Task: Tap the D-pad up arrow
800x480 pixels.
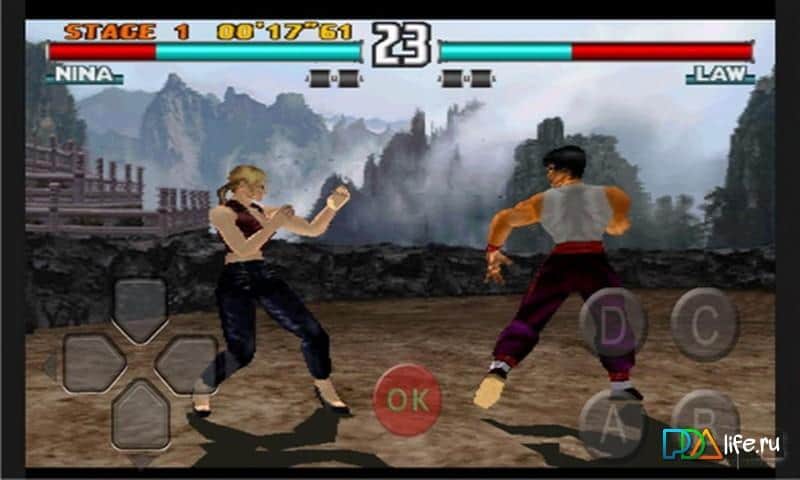Action: [139, 309]
